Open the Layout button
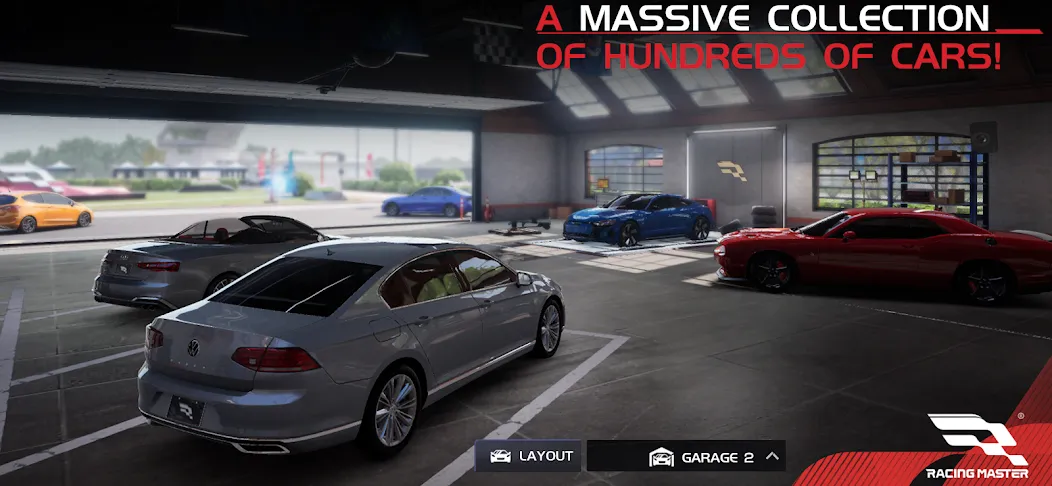 pos(530,456)
